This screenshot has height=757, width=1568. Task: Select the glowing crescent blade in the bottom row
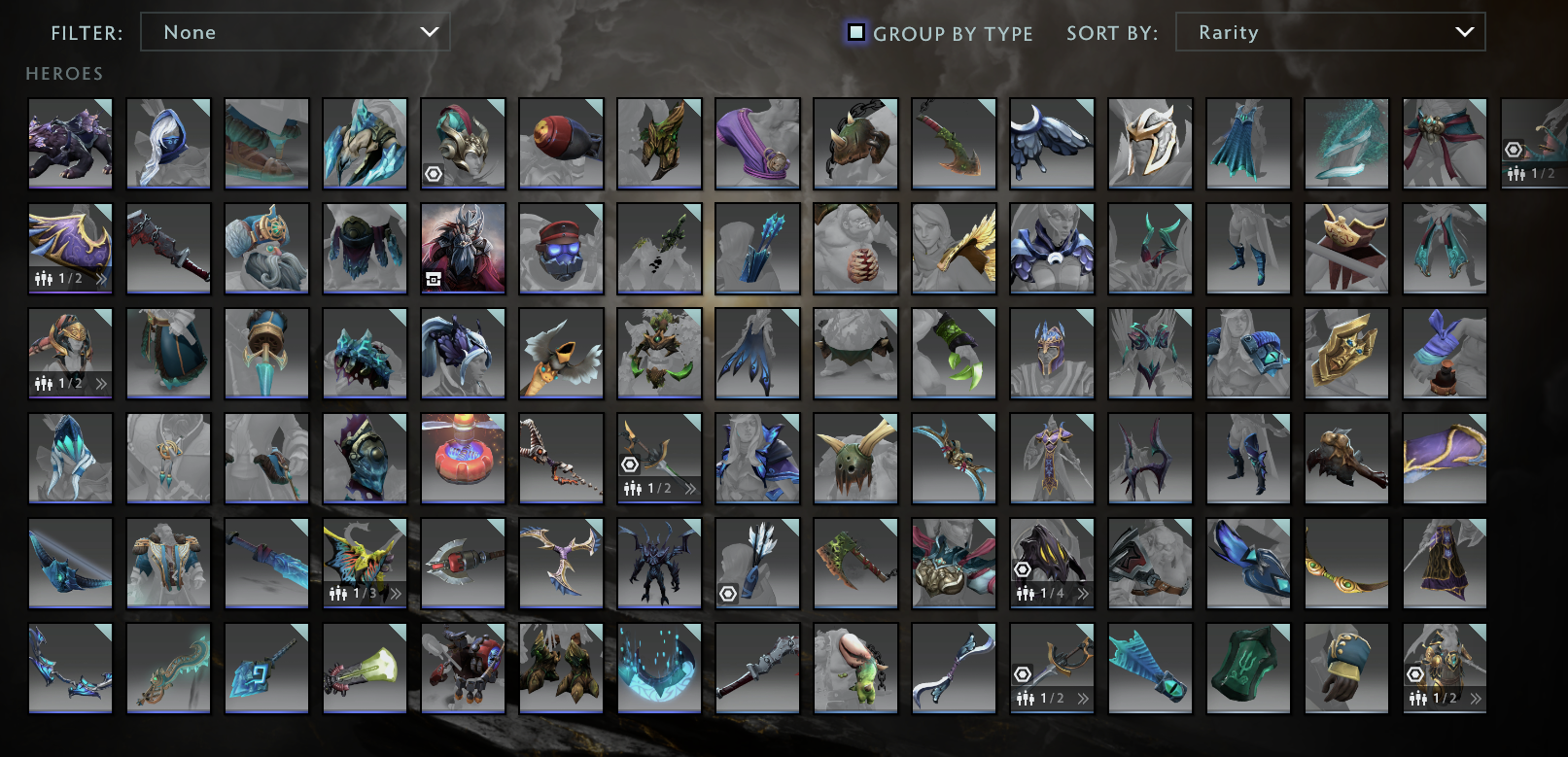[659, 669]
